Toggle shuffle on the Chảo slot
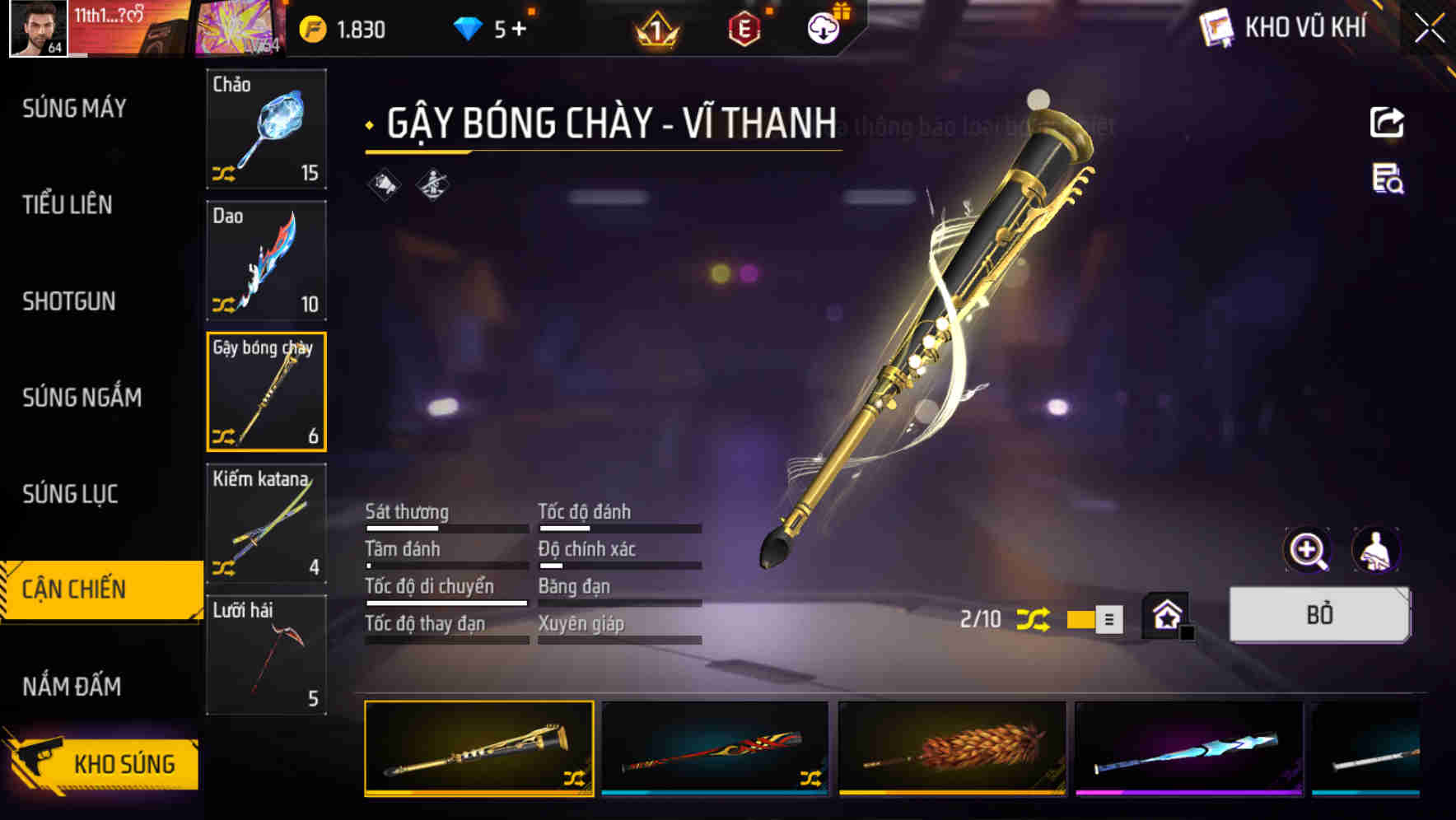Image resolution: width=1456 pixels, height=820 pixels. click(x=222, y=171)
